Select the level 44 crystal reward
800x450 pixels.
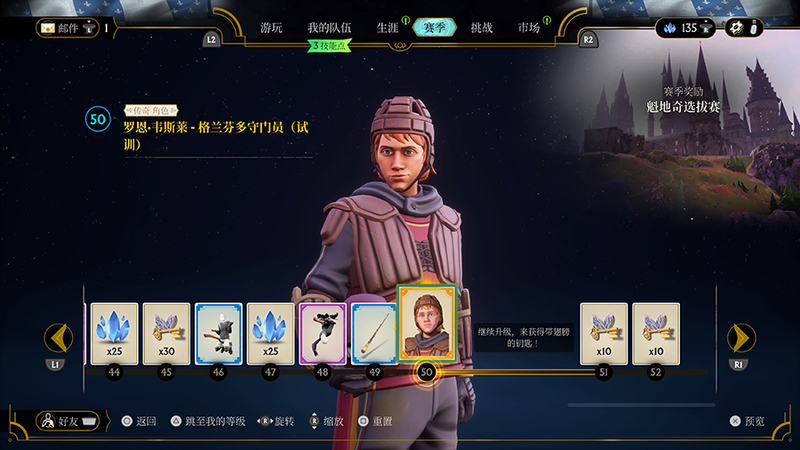pyautogui.click(x=114, y=332)
